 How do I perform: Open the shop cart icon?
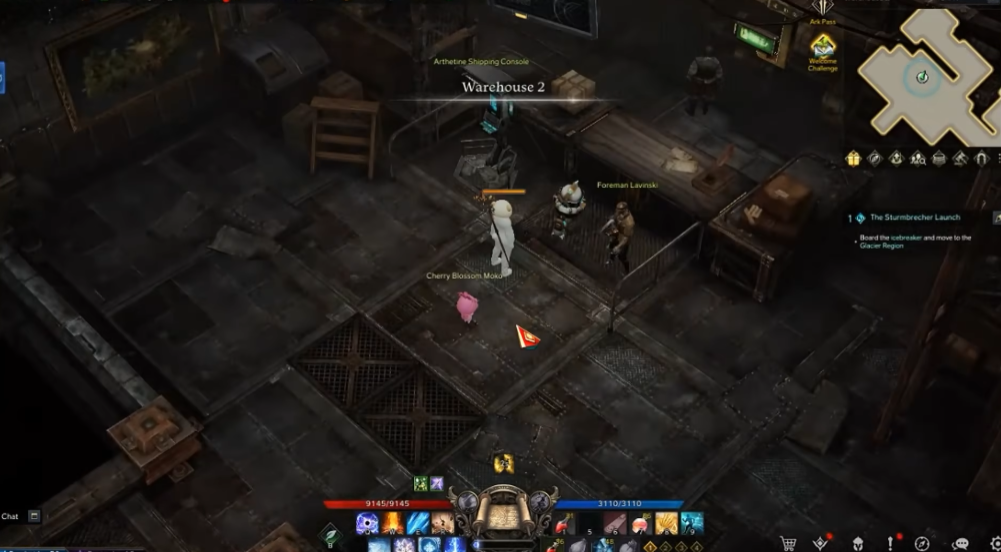(x=788, y=543)
